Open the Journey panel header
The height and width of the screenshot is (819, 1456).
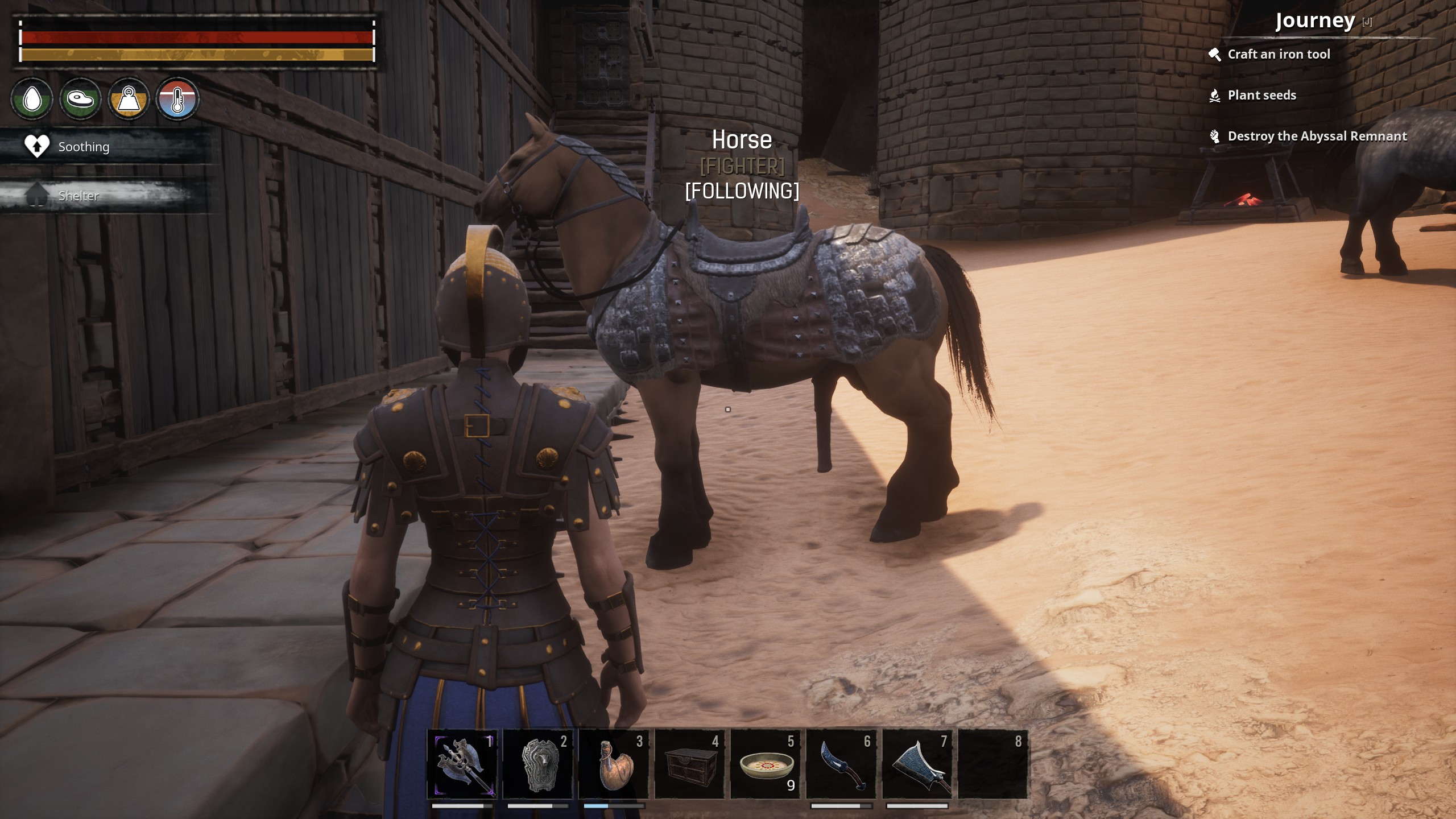point(1315,21)
